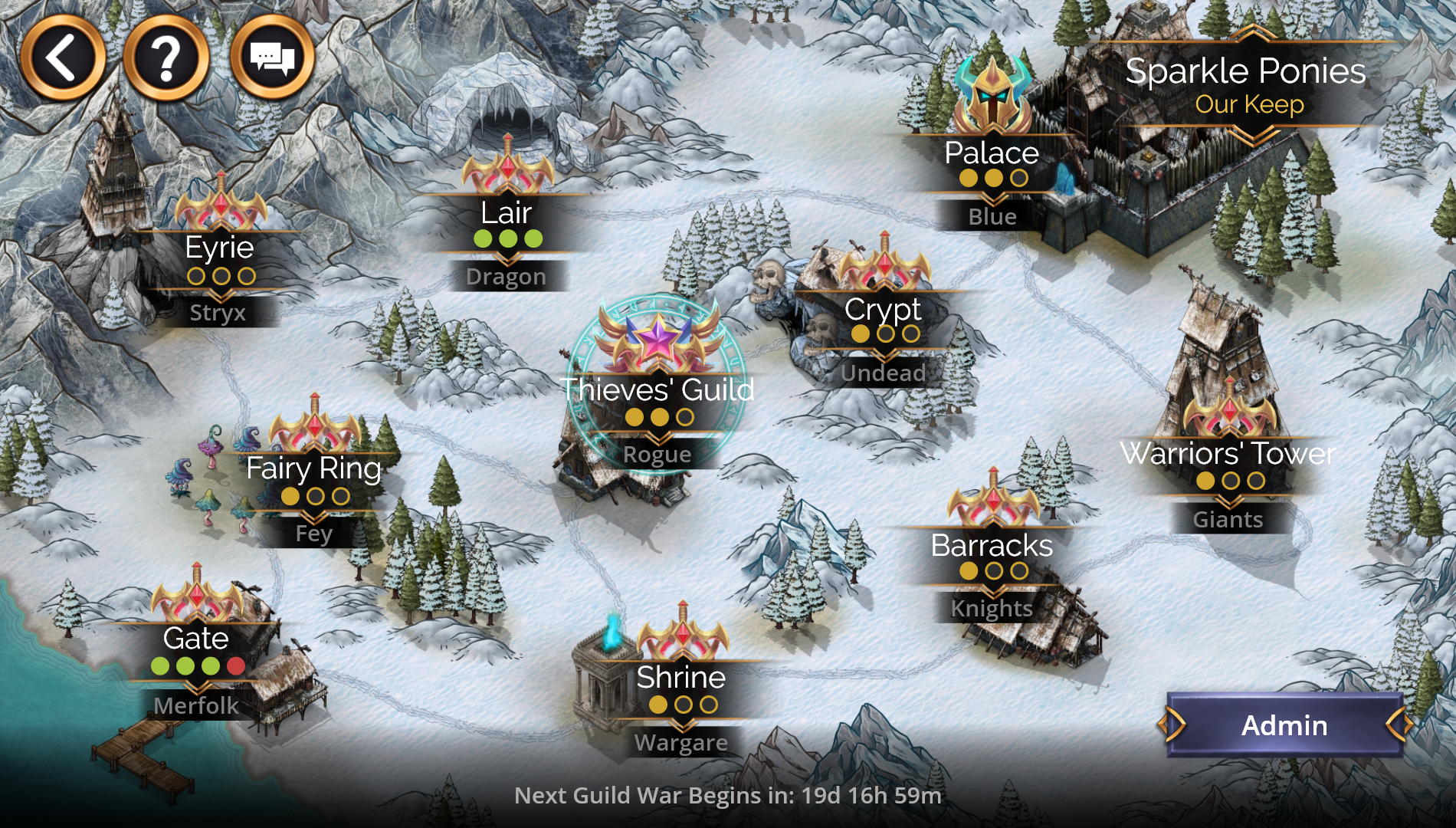Viewport: 1456px width, 828px height.
Task: Select the Barracks Knights location
Action: pos(992,547)
